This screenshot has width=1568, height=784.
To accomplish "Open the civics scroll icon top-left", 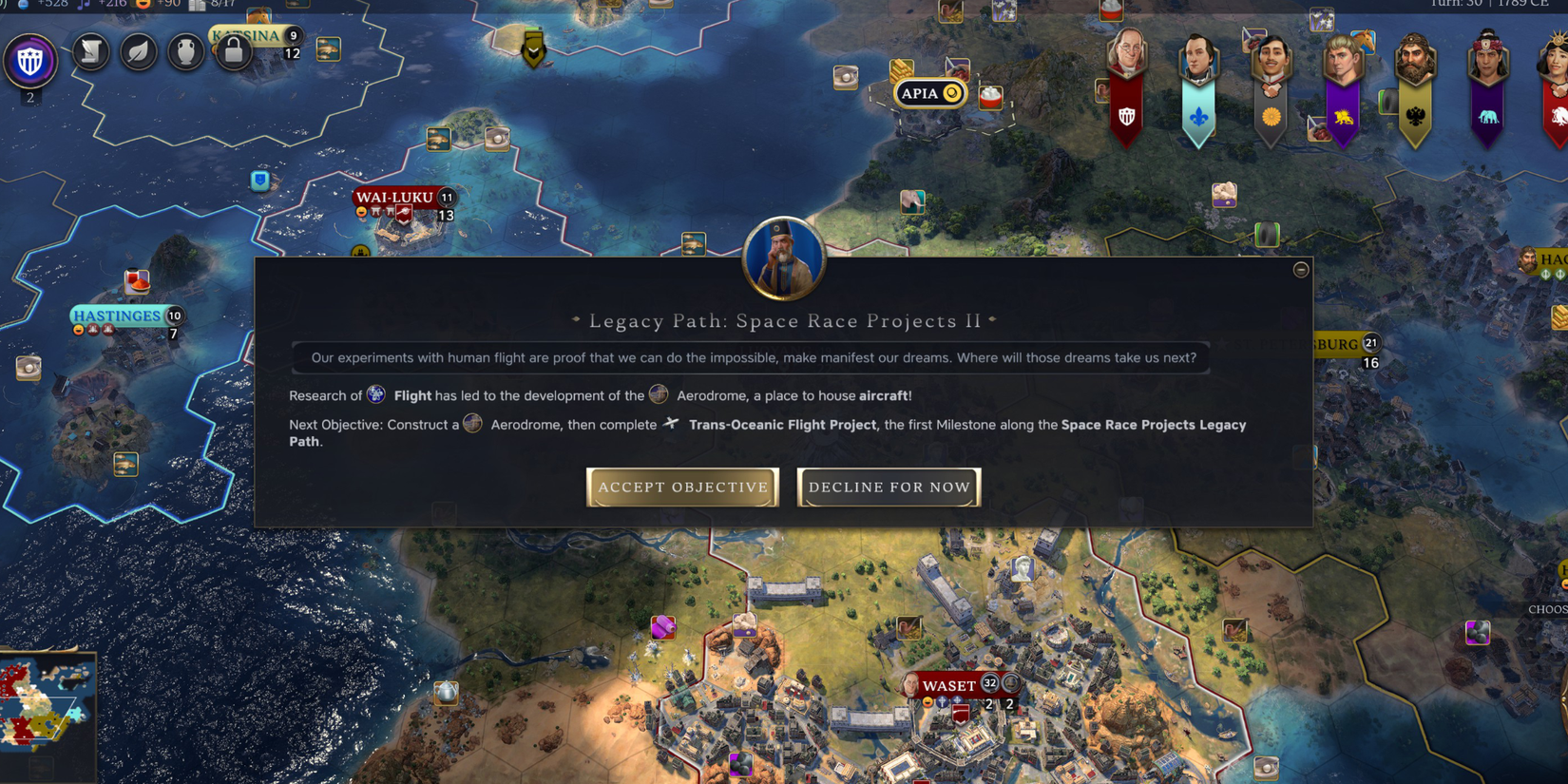I will click(90, 52).
